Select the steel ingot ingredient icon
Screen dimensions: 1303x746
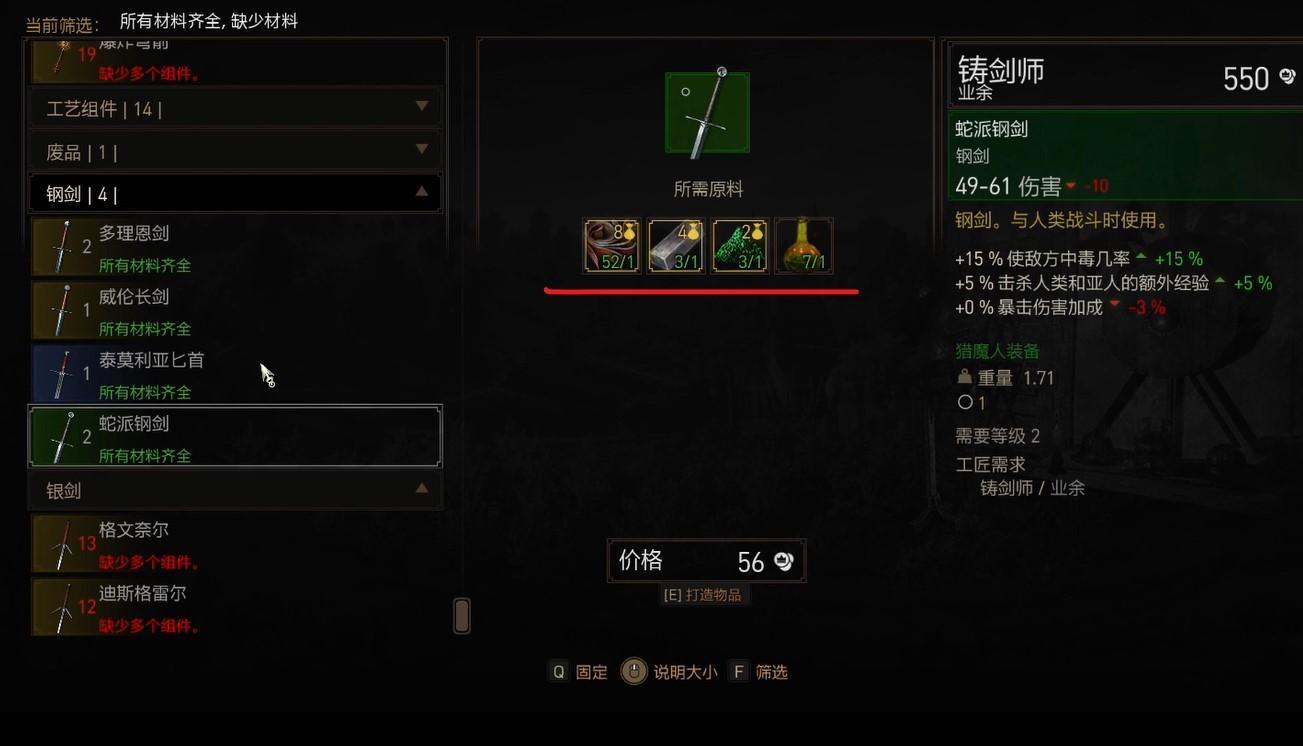(x=675, y=245)
